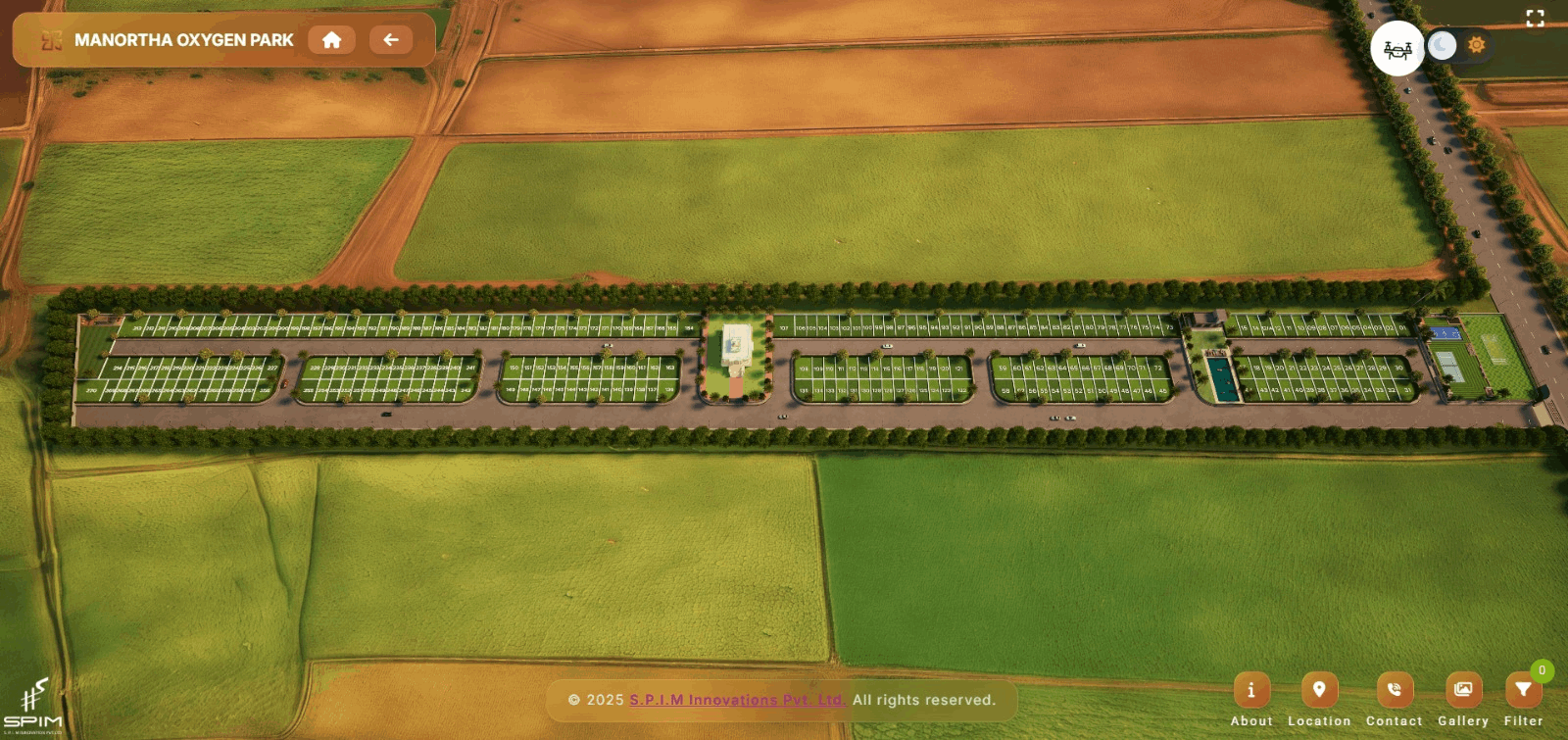1568x740 pixels.
Task: Enter fullscreen mode
Action: (1535, 19)
